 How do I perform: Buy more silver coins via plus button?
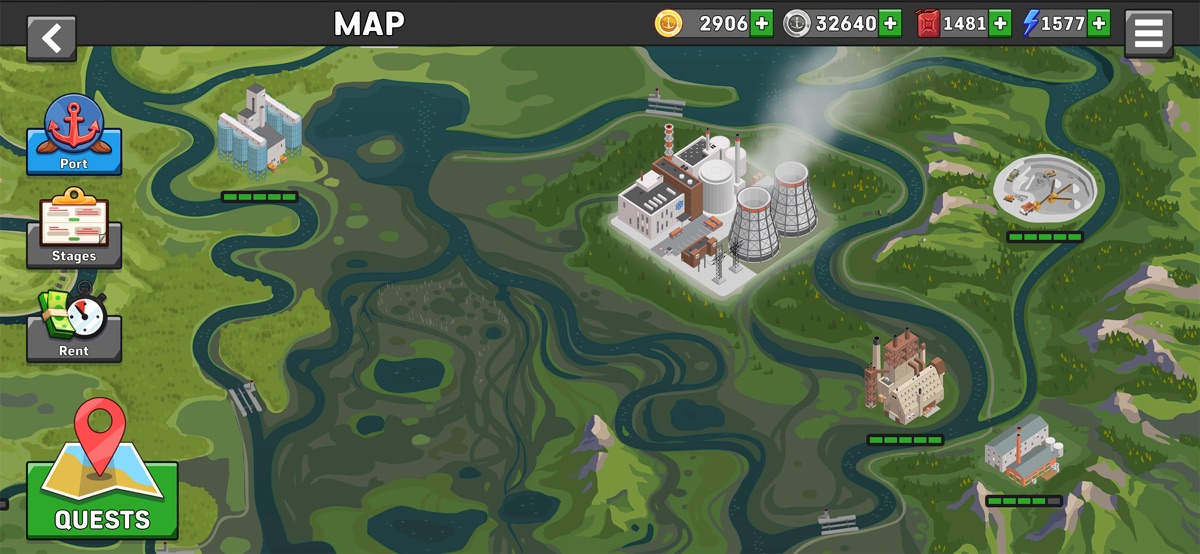(889, 23)
